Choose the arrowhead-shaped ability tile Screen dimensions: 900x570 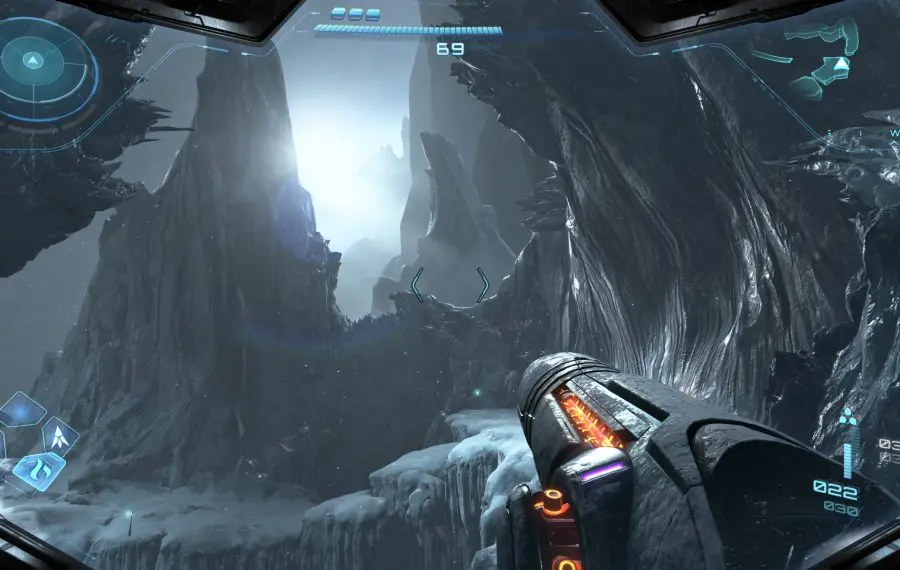(x=59, y=434)
